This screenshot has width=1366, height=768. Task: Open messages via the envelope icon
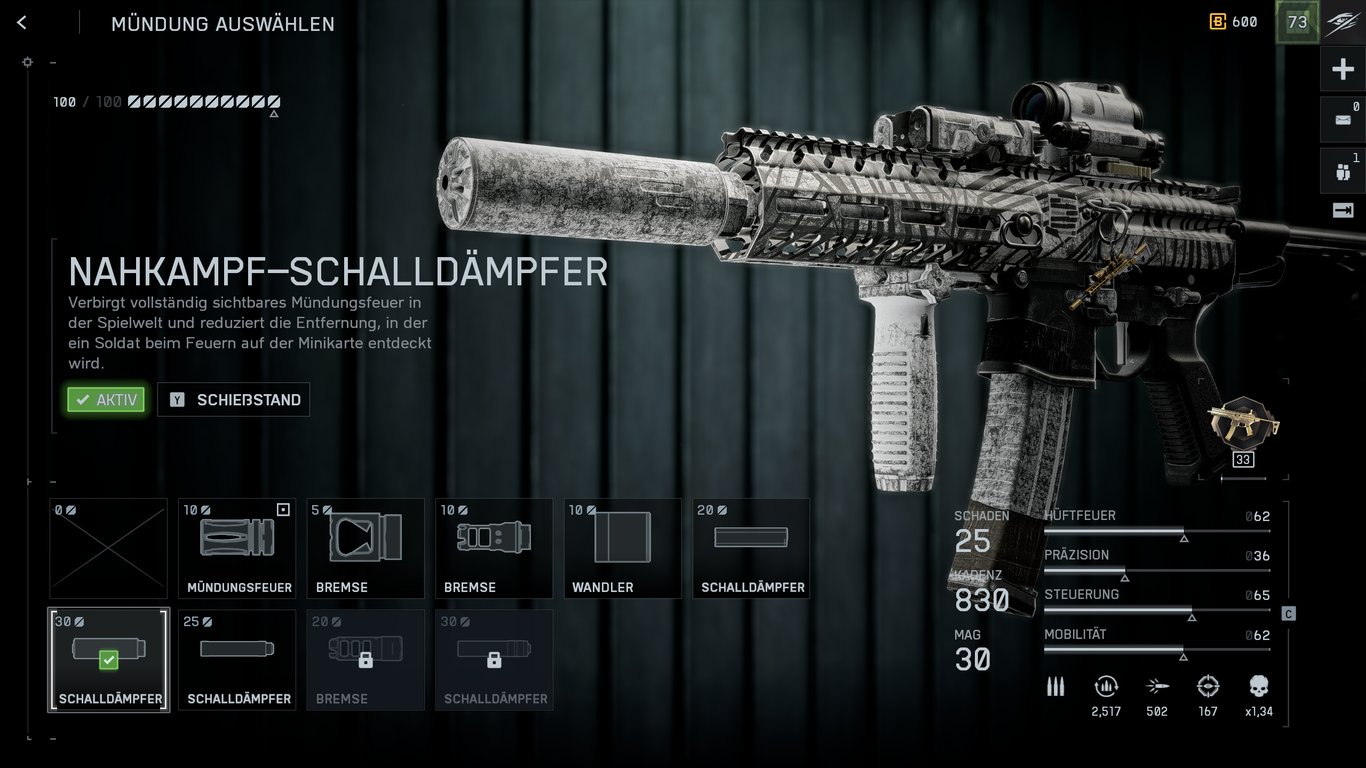tap(1342, 118)
